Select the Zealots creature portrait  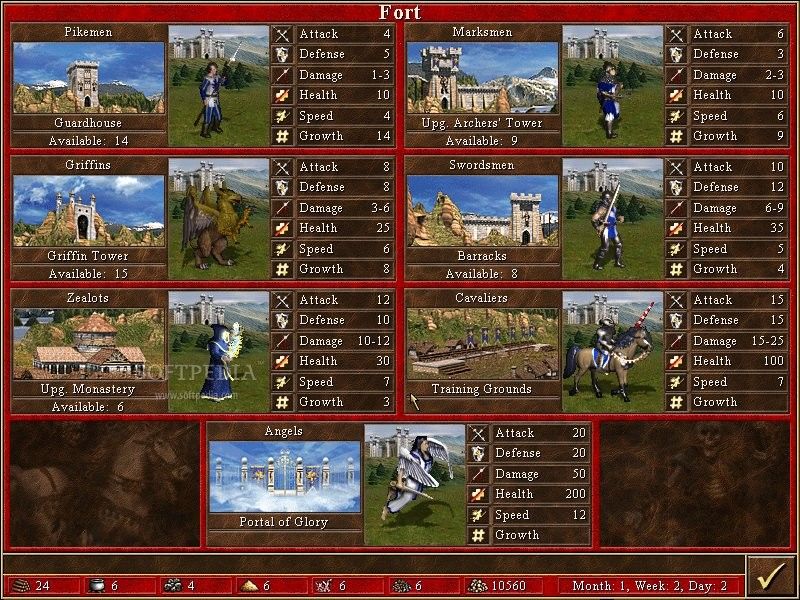(218, 352)
